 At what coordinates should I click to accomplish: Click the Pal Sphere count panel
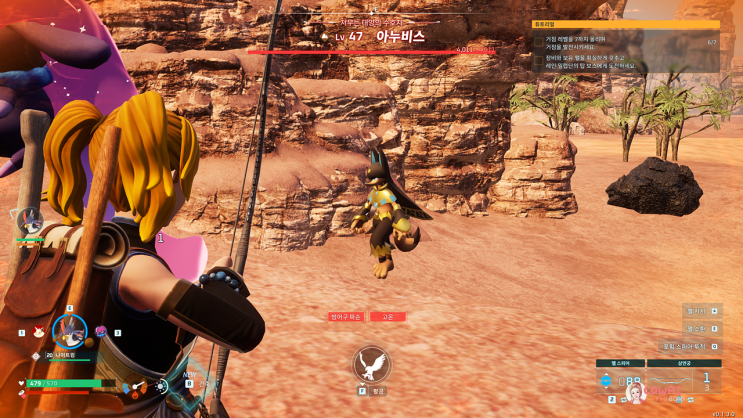(x=622, y=382)
